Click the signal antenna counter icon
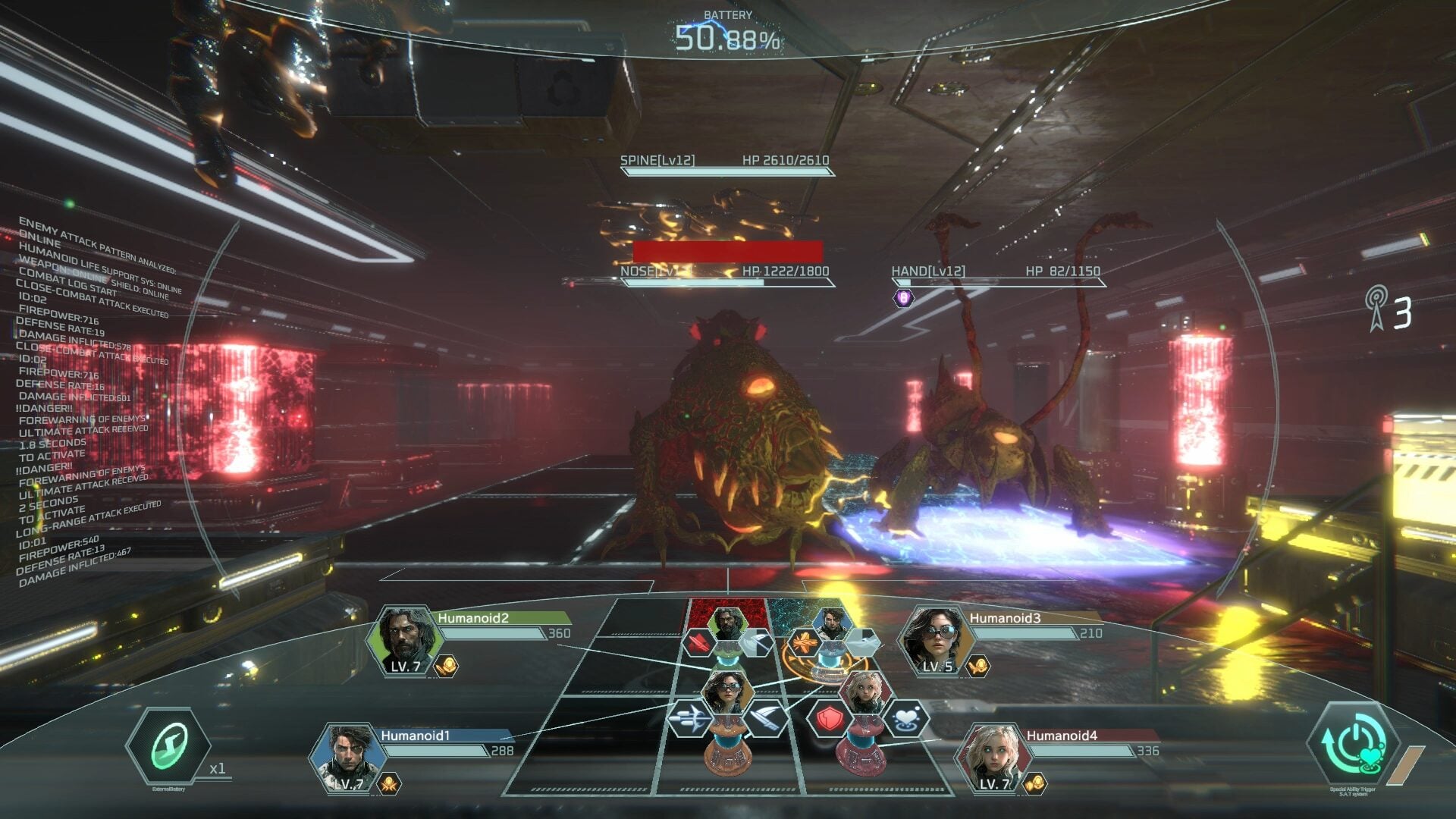The height and width of the screenshot is (819, 1456). pyautogui.click(x=1376, y=309)
